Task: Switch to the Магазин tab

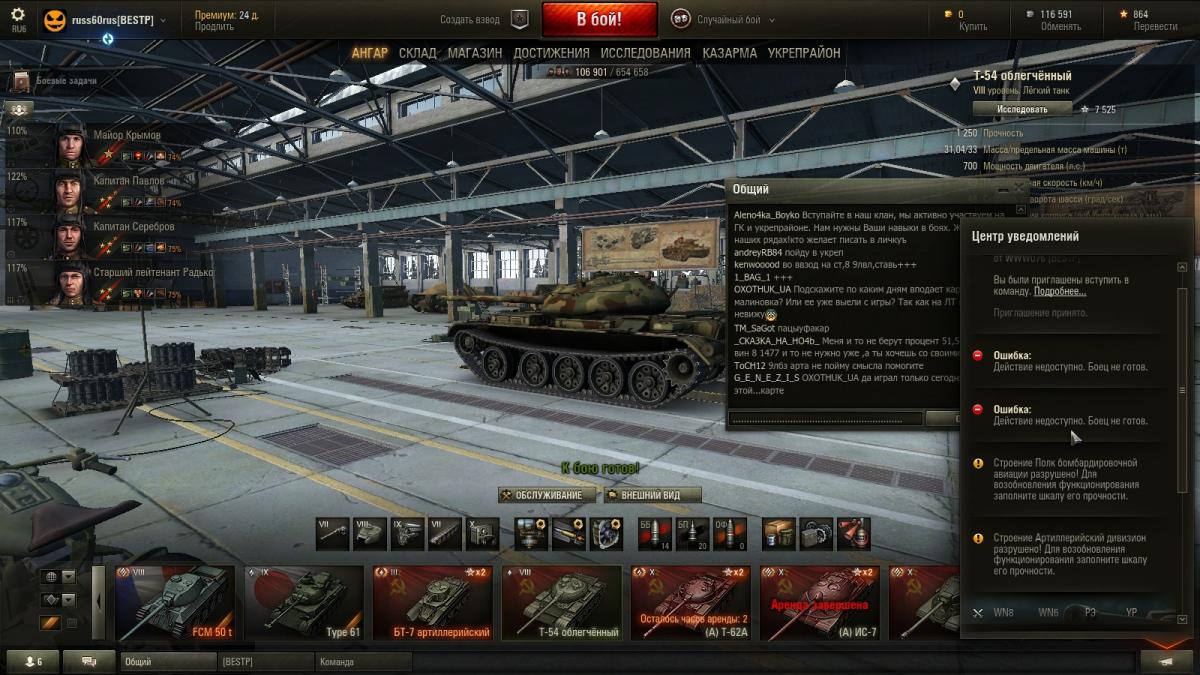Action: 475,53
